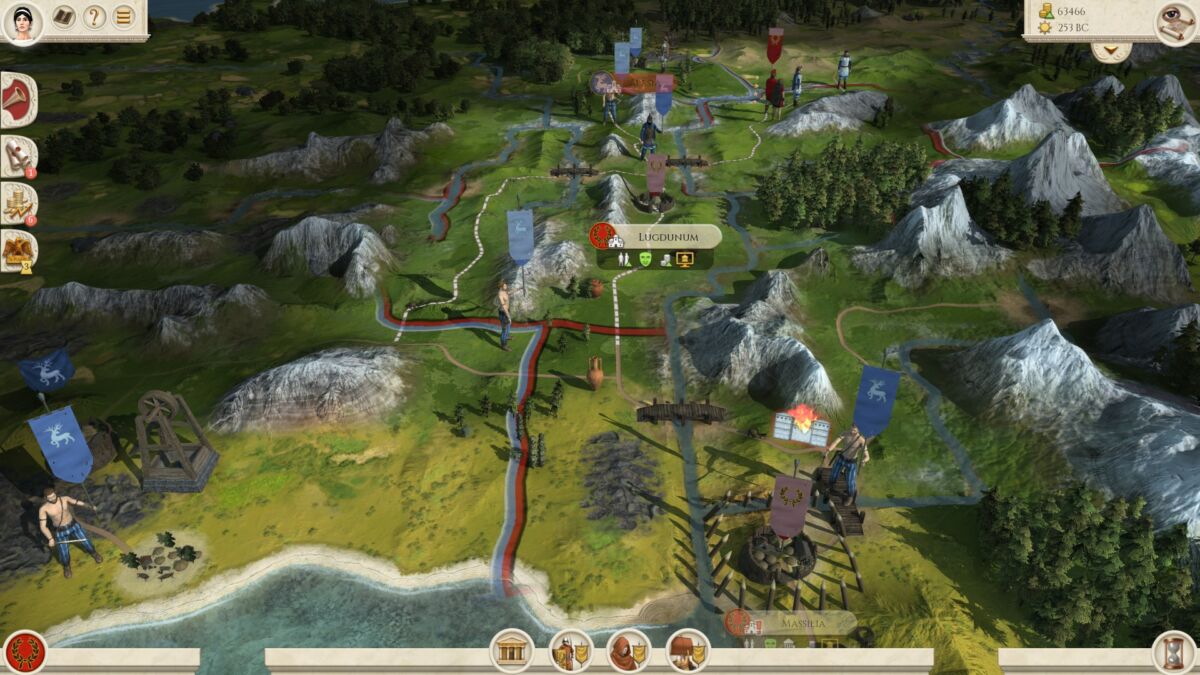Open the book encyclopedia button
This screenshot has width=1200, height=675.
click(x=64, y=17)
